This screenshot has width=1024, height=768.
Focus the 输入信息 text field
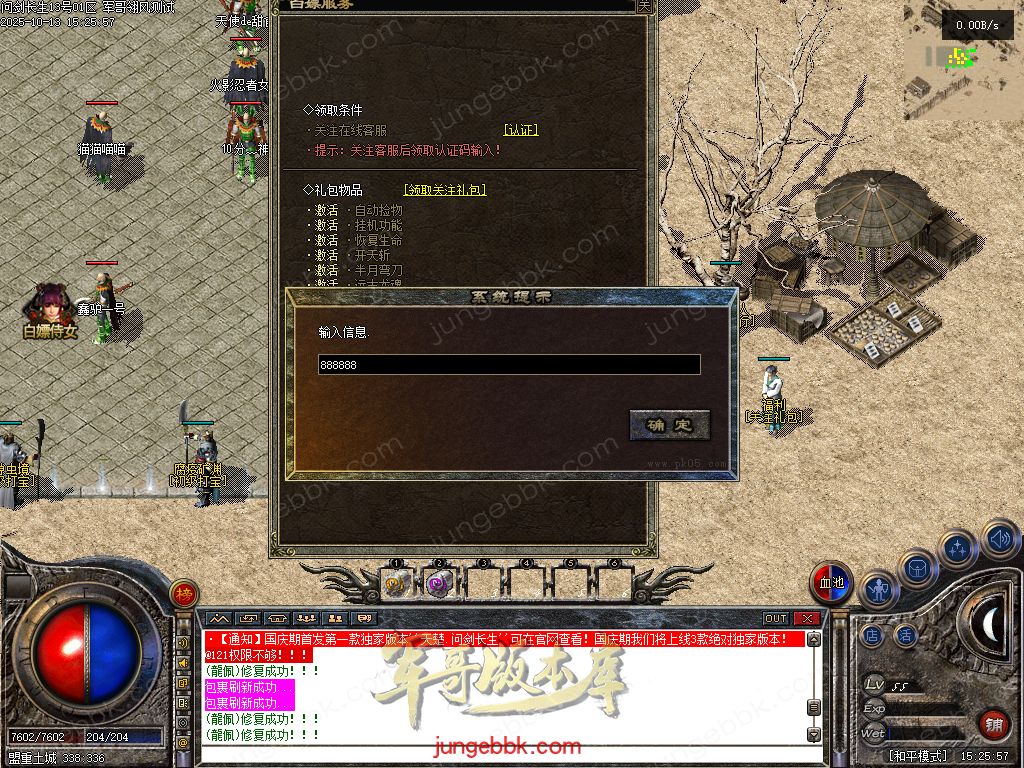click(509, 365)
